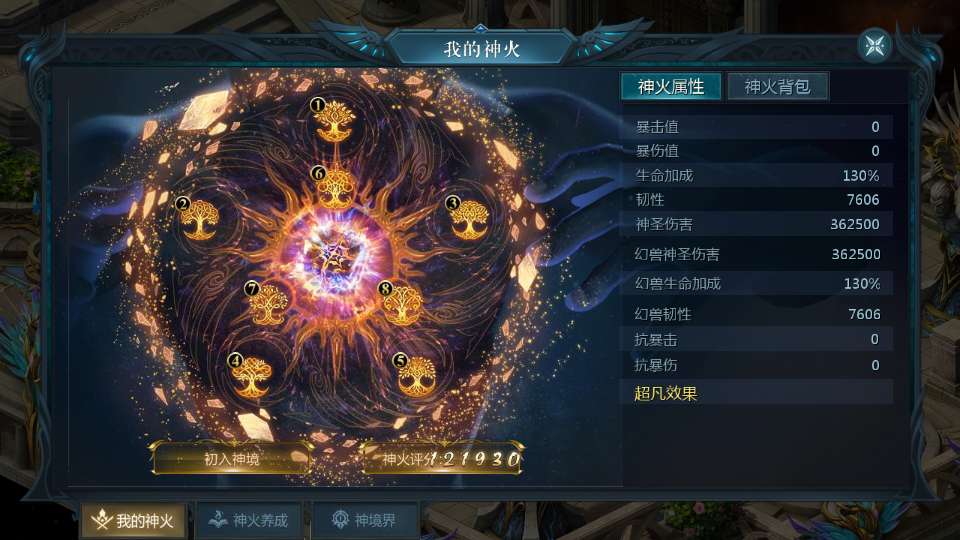Click golden tree slot number 8

(x=402, y=304)
